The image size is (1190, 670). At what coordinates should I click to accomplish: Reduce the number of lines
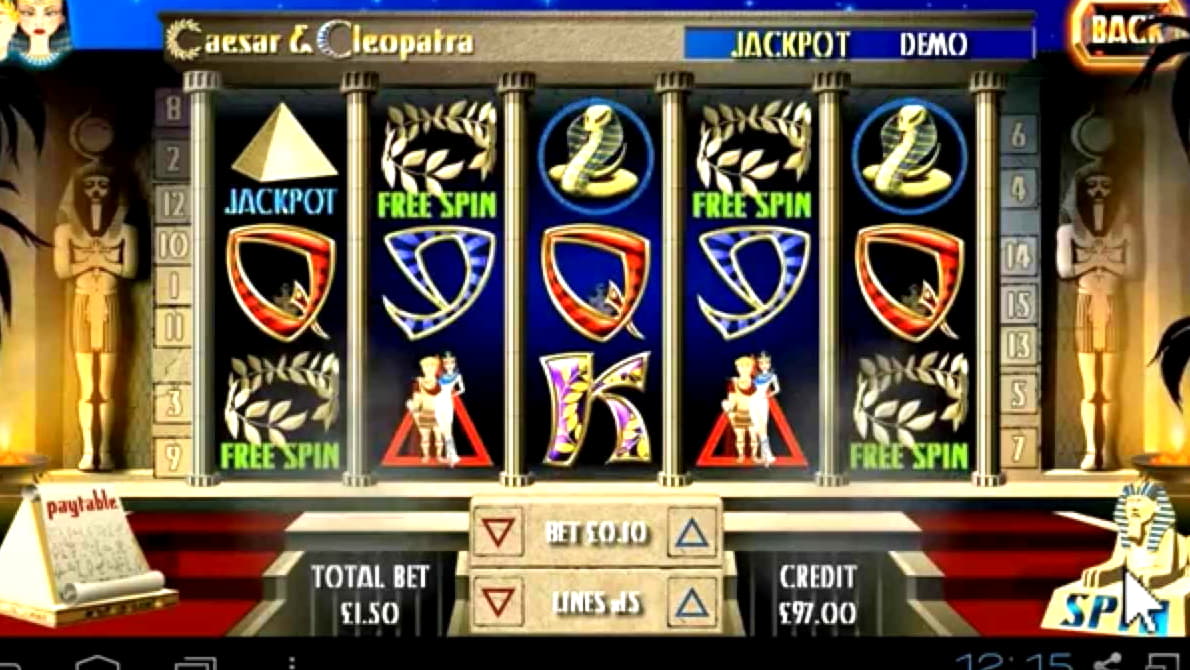pyautogui.click(x=498, y=602)
